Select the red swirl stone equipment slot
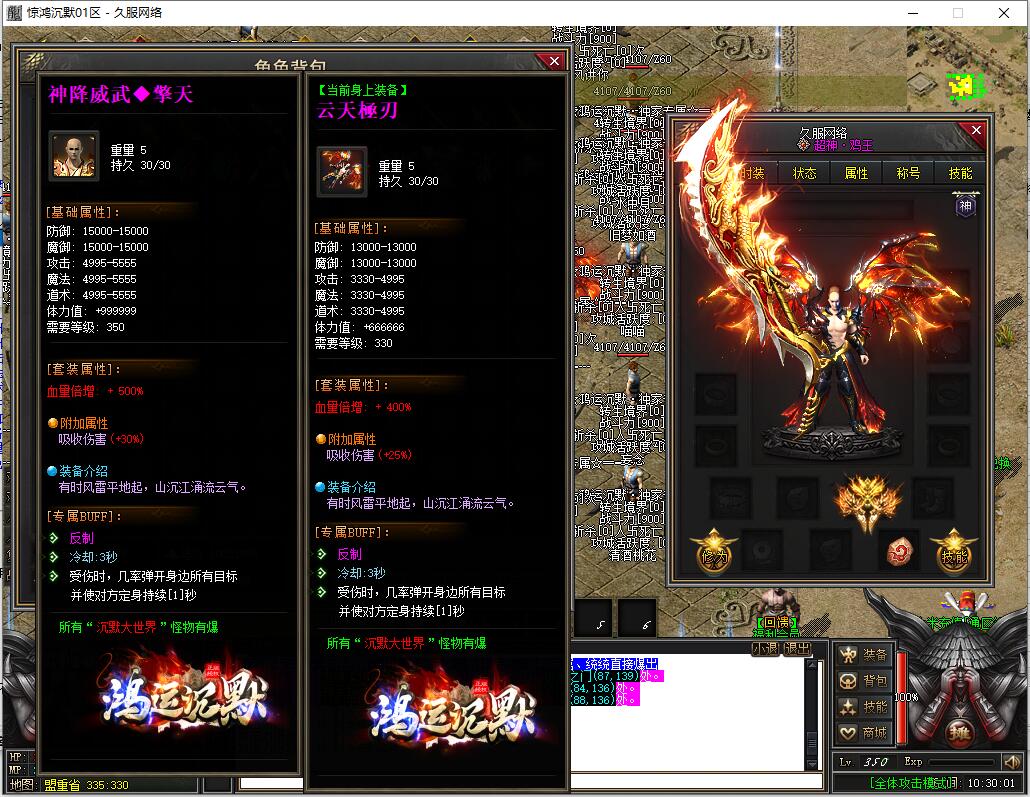The width and height of the screenshot is (1030, 797). [x=900, y=550]
